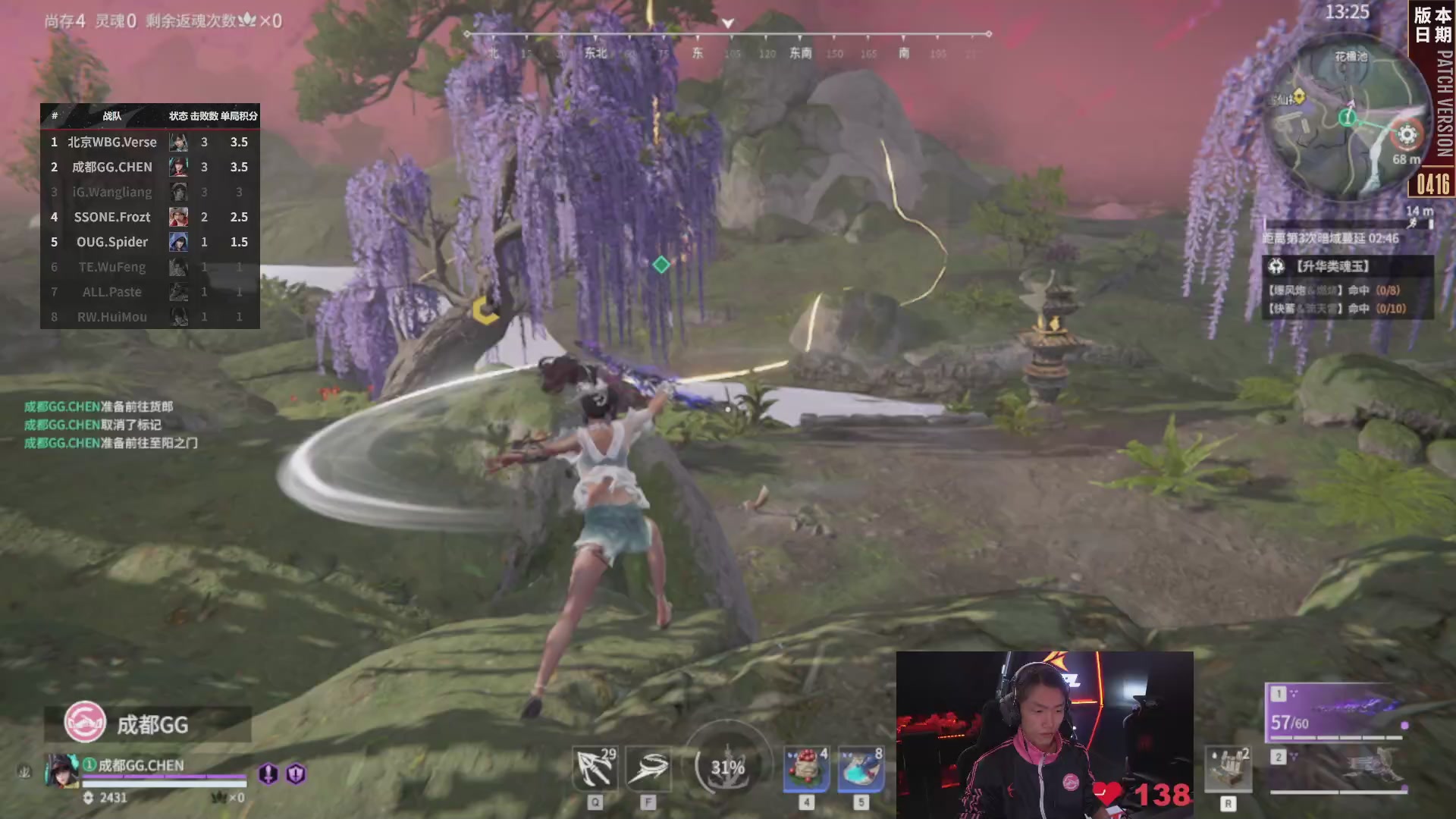The image size is (1456, 819).
Task: Select the OUG.Spider scoreboard row
Action: pyautogui.click(x=150, y=242)
